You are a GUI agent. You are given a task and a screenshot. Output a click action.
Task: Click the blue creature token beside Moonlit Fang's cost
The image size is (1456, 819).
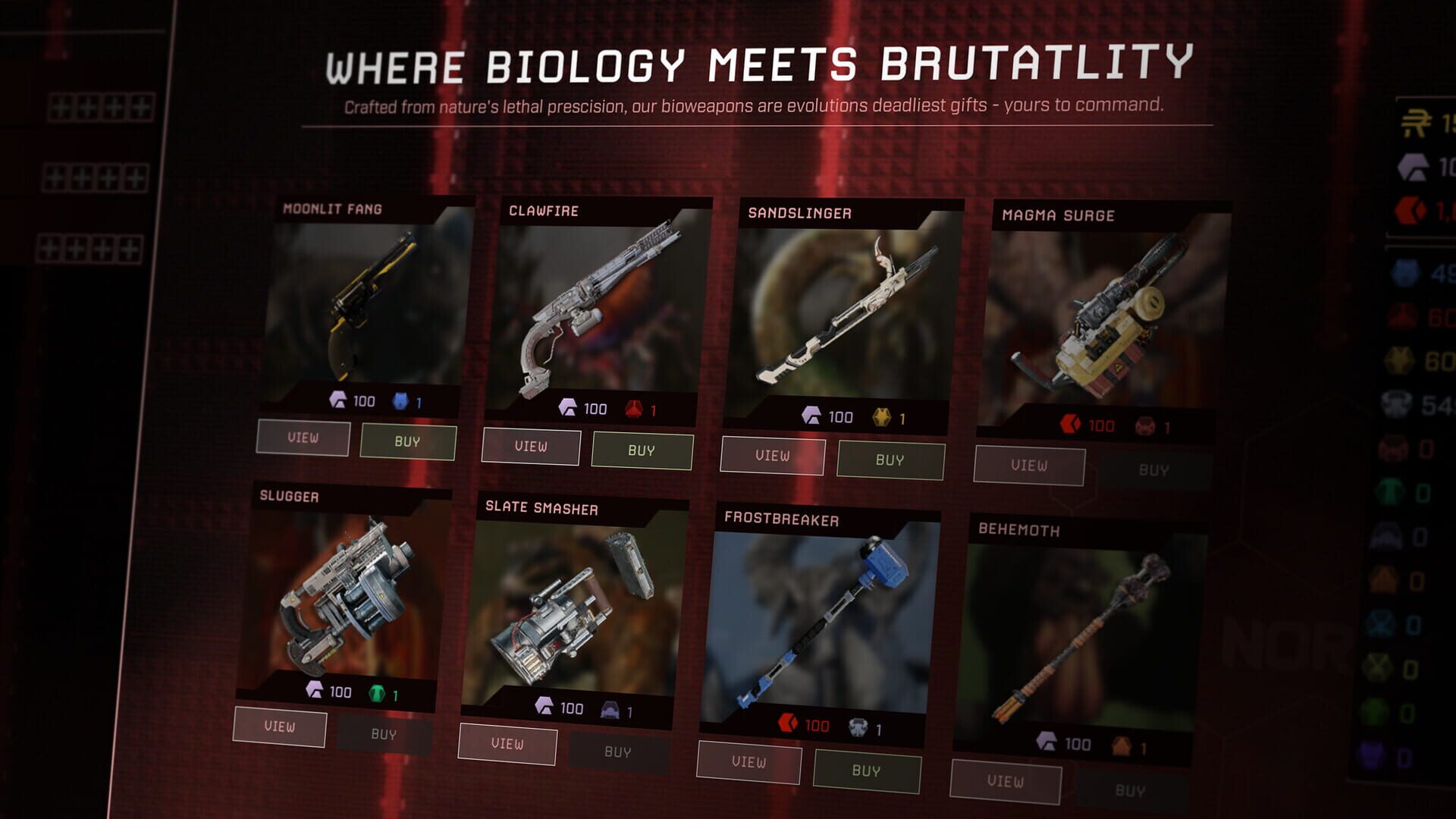399,400
